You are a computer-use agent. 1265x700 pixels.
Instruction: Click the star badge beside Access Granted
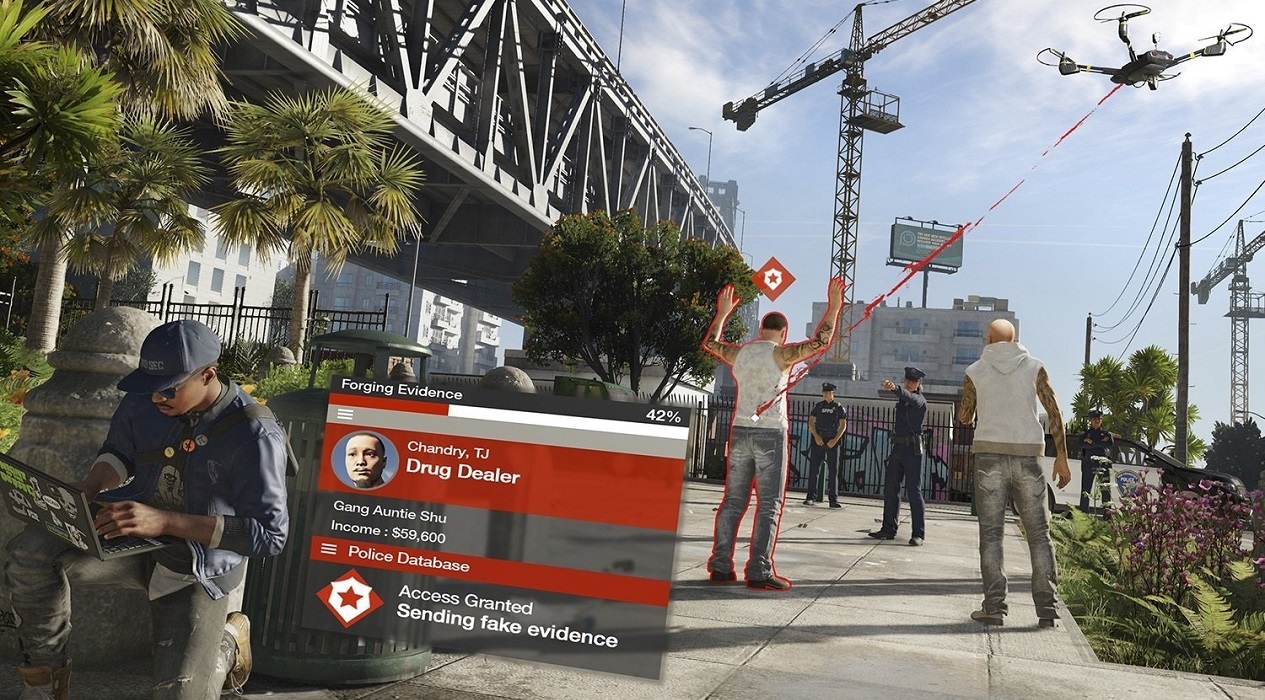(349, 598)
